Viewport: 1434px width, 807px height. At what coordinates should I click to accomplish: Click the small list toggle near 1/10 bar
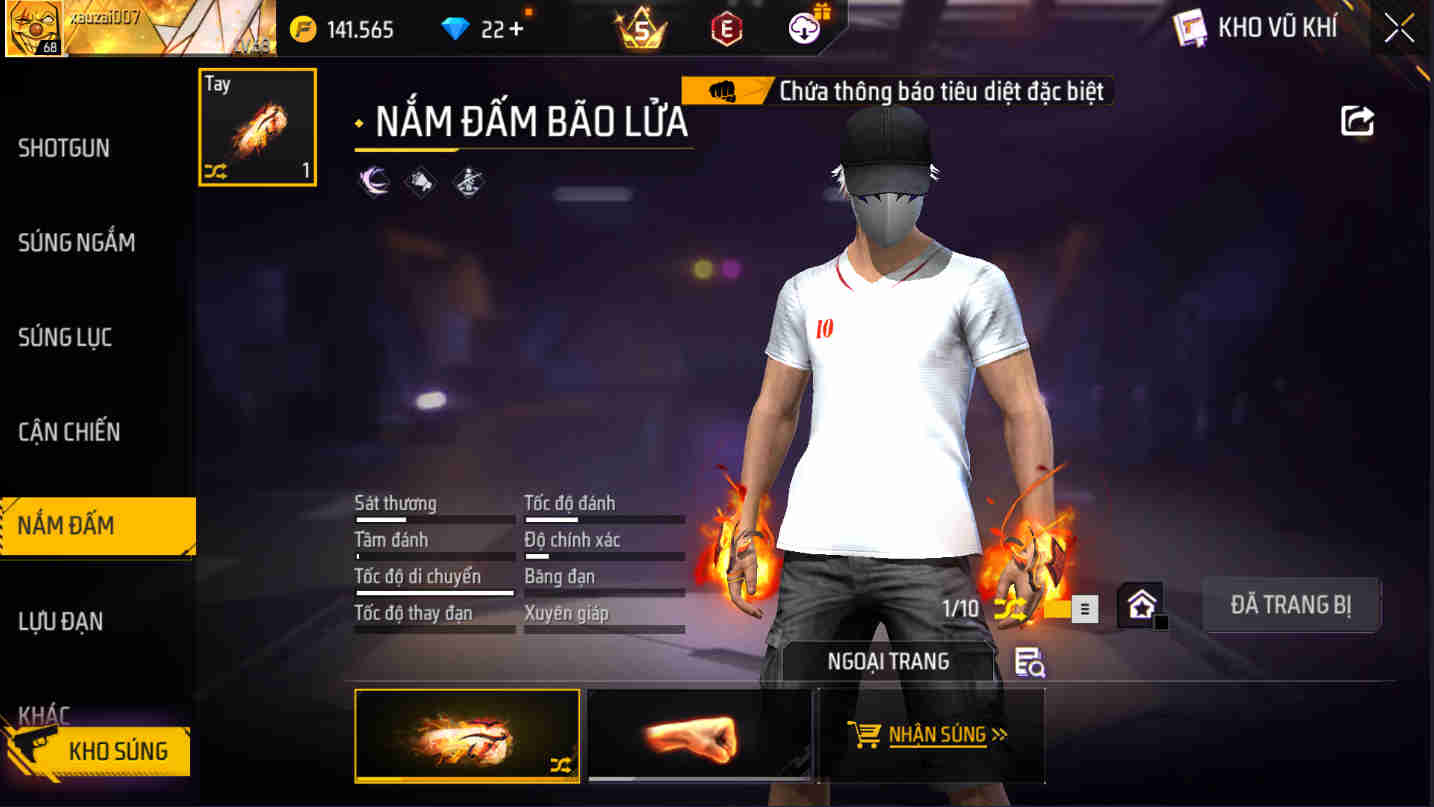coord(1085,608)
